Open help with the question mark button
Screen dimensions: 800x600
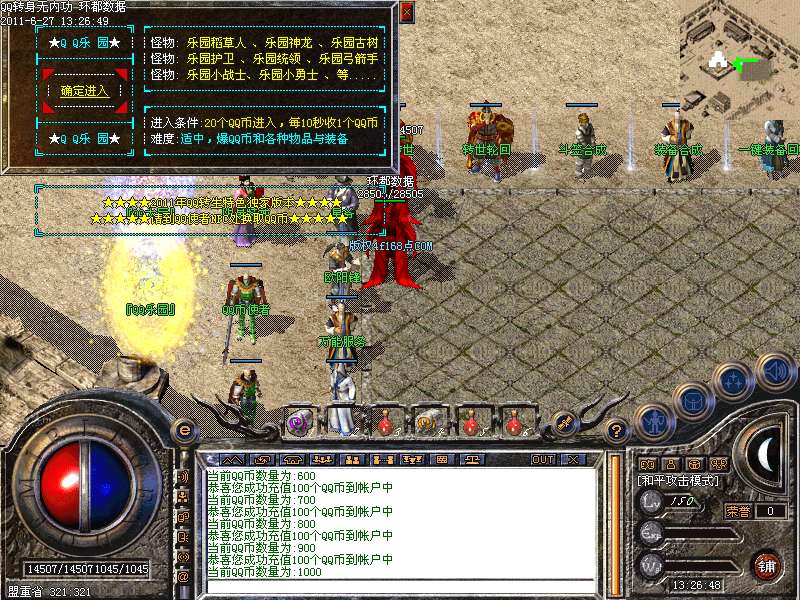pyautogui.click(x=617, y=430)
